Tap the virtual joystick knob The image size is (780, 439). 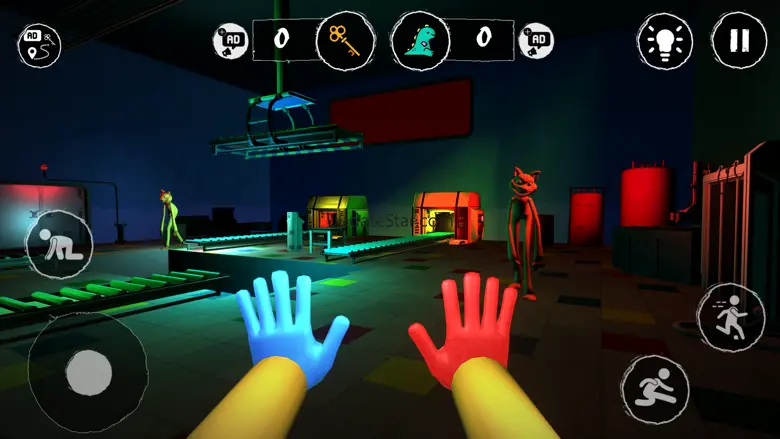coord(89,374)
